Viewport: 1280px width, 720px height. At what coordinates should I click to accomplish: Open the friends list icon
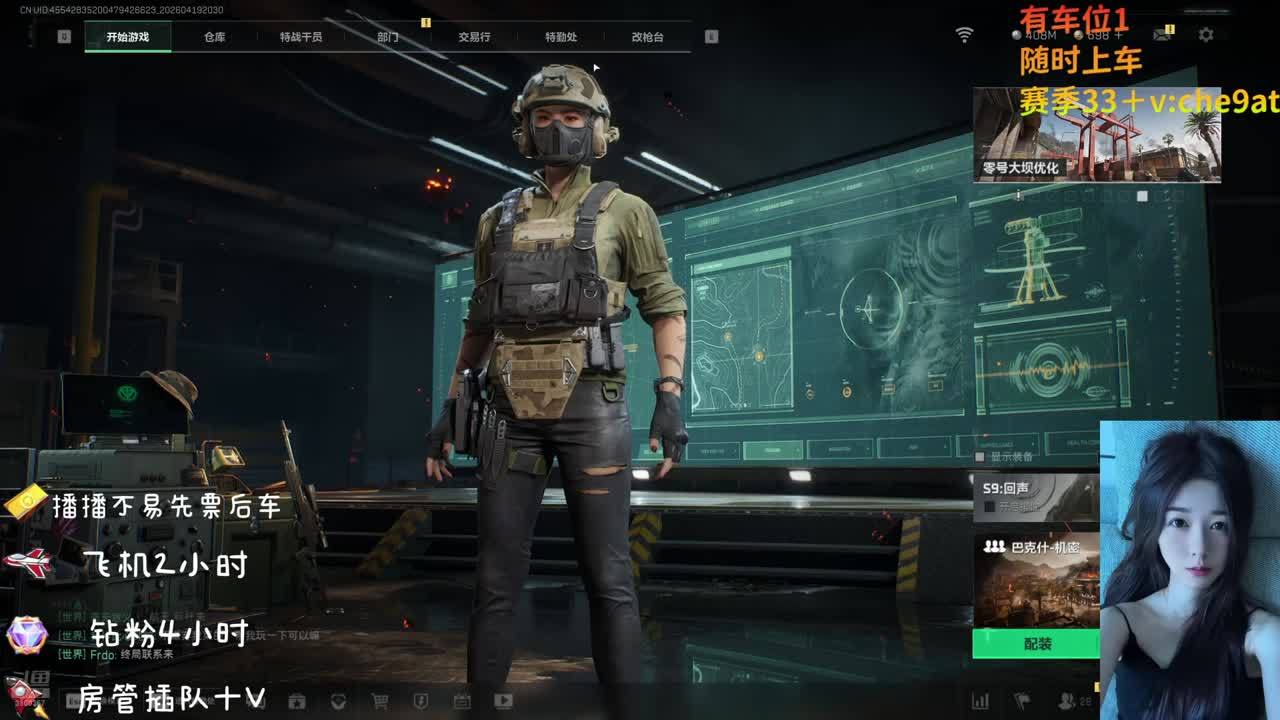1068,701
